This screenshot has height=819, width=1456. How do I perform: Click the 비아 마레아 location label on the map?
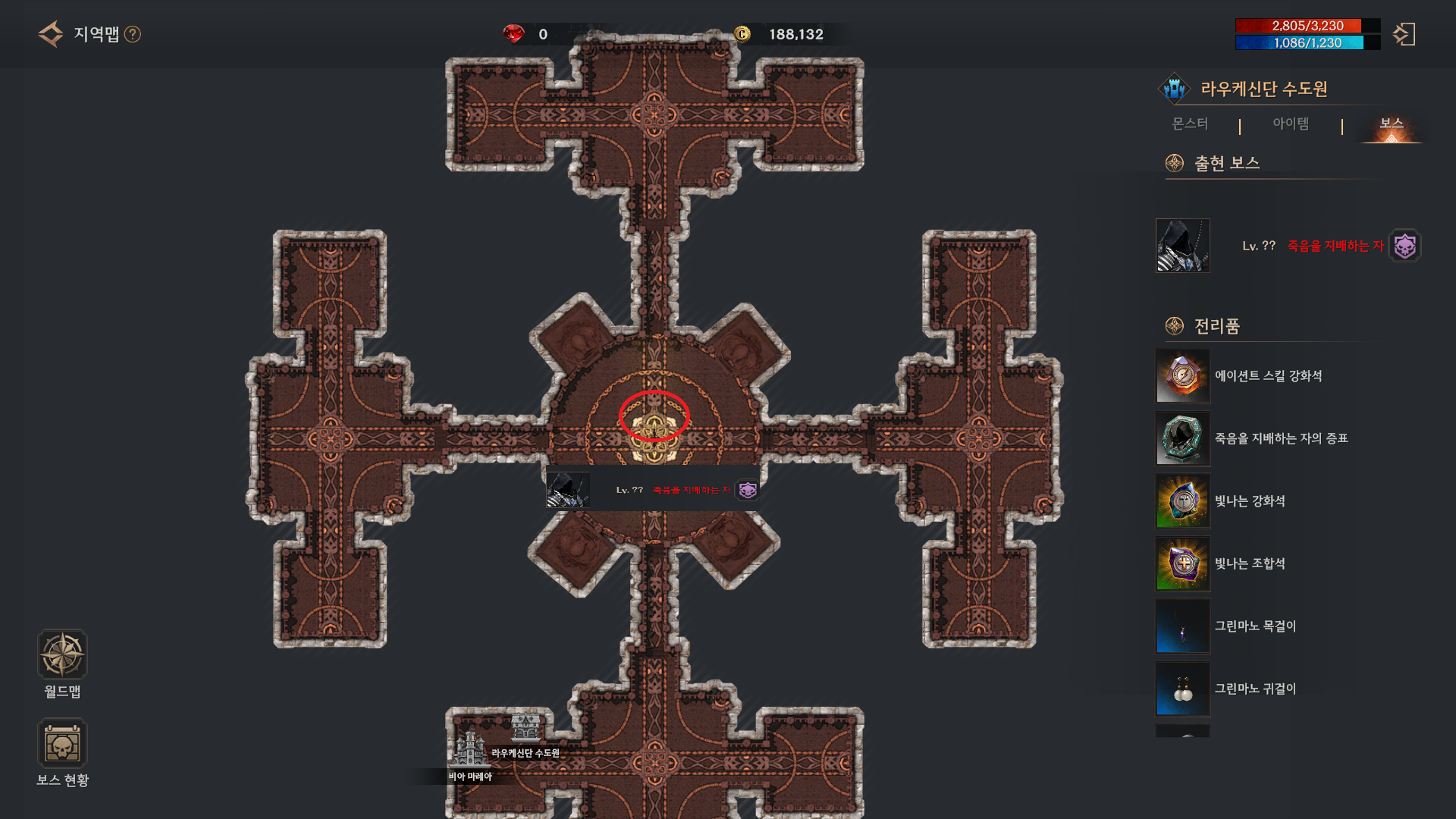pos(470,776)
